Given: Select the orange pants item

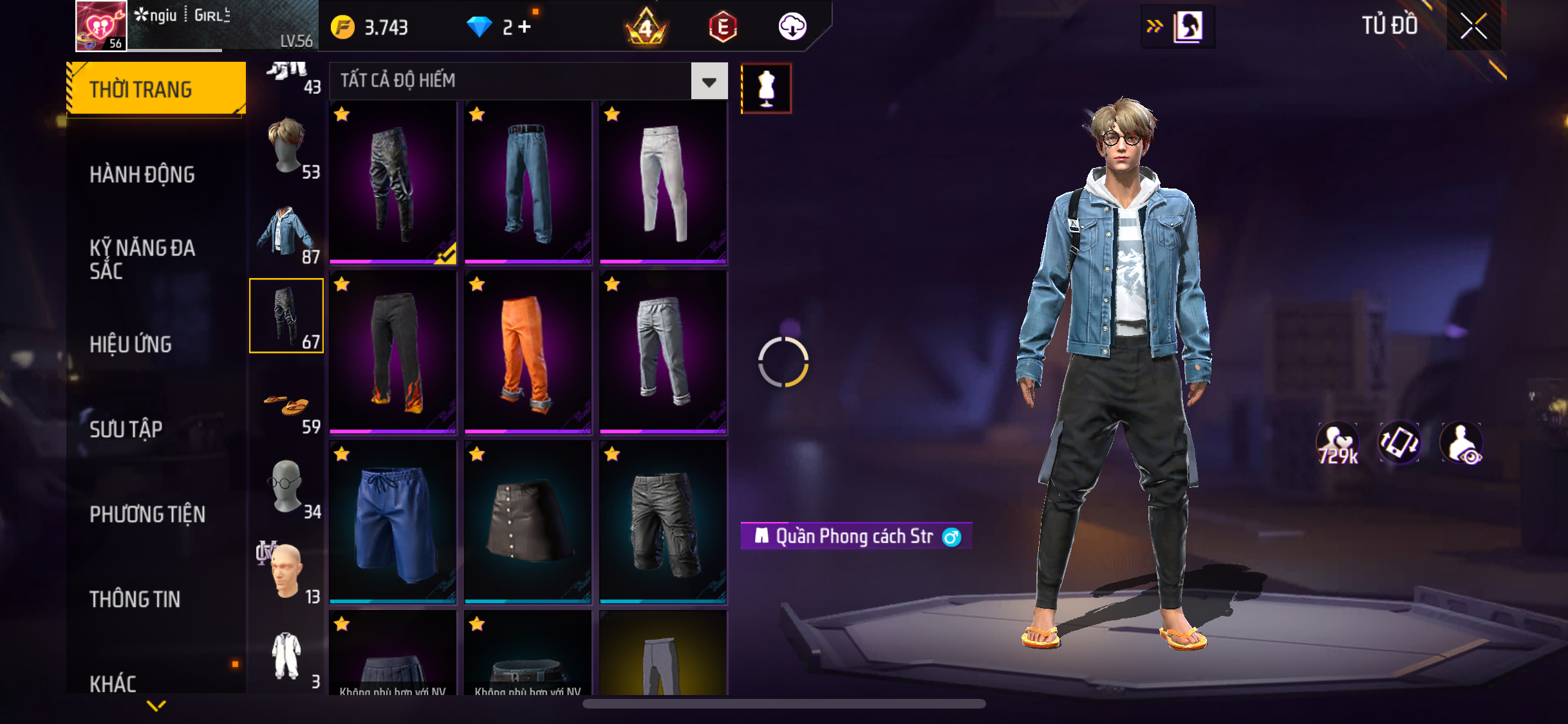Looking at the screenshot, I should (527, 352).
